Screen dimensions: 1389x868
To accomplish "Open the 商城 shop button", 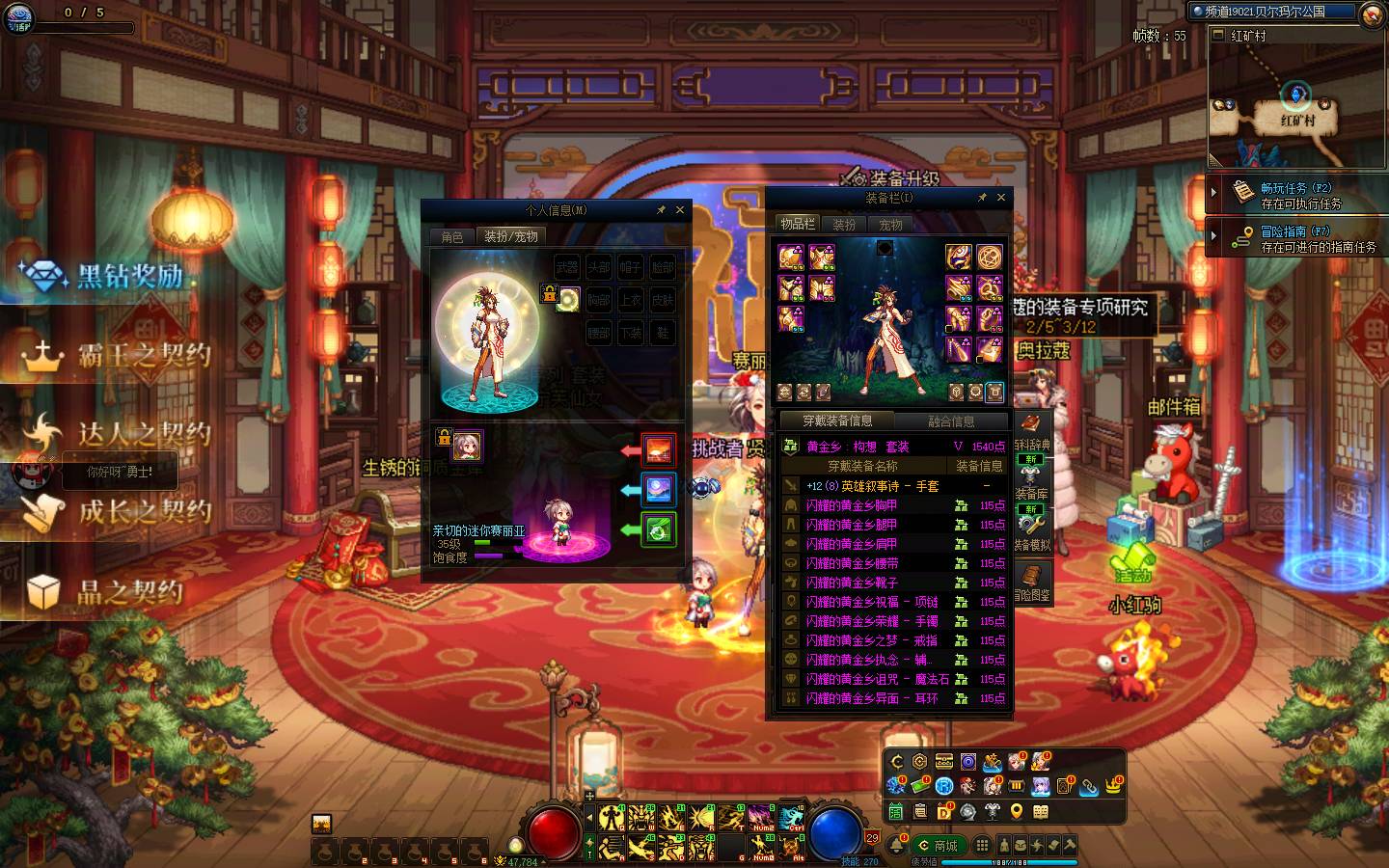I will [938, 846].
